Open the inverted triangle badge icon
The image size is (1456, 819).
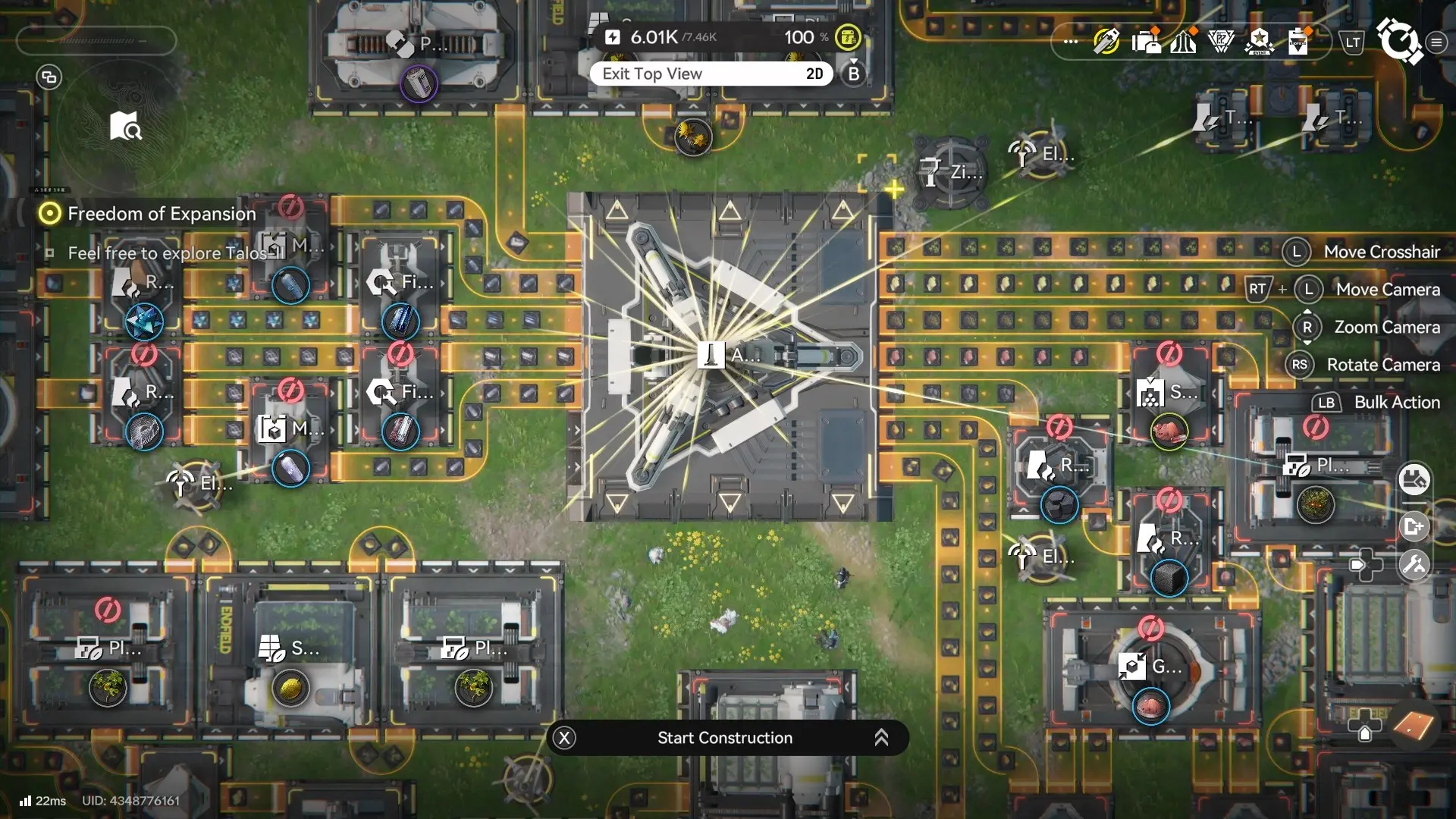pos(1221,42)
